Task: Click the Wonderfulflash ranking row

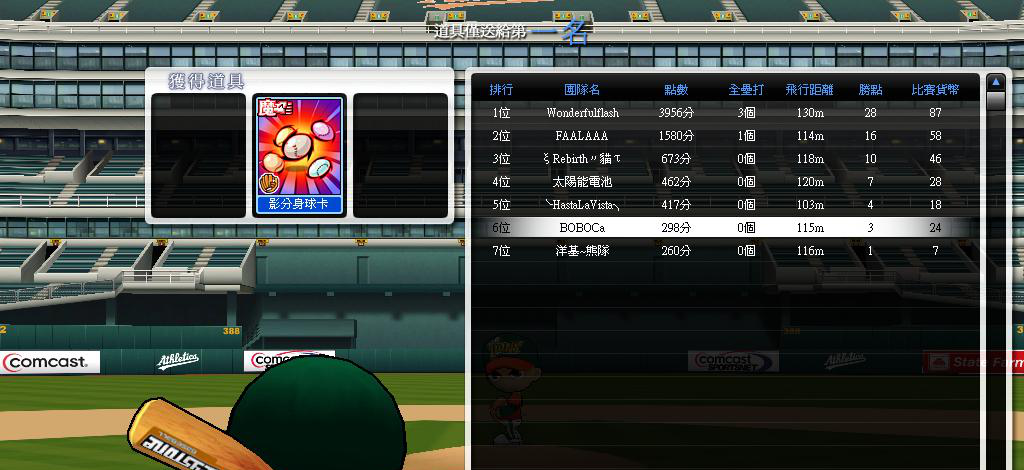Action: pyautogui.click(x=582, y=113)
